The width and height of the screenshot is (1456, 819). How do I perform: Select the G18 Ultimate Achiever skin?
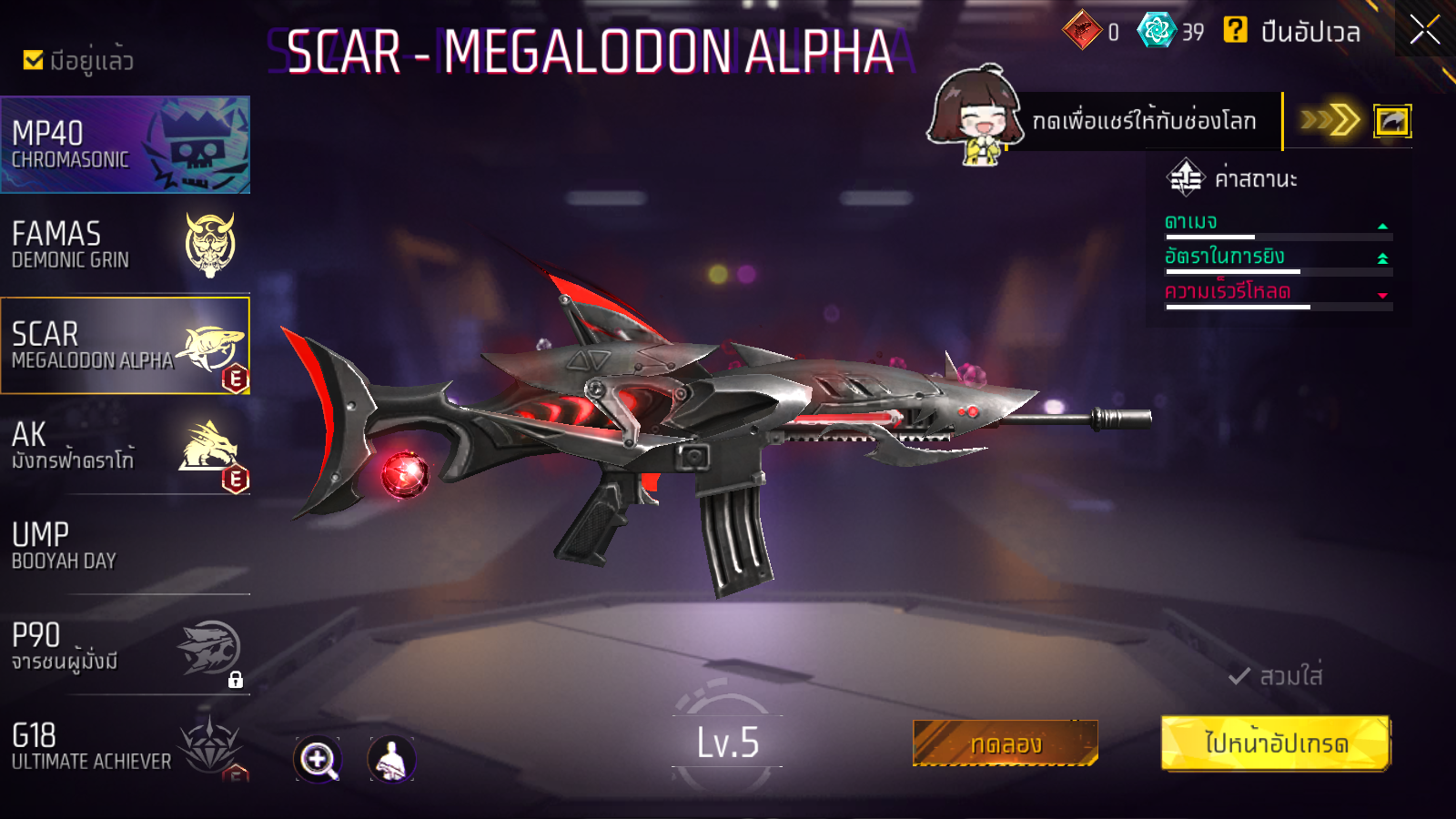click(125, 746)
